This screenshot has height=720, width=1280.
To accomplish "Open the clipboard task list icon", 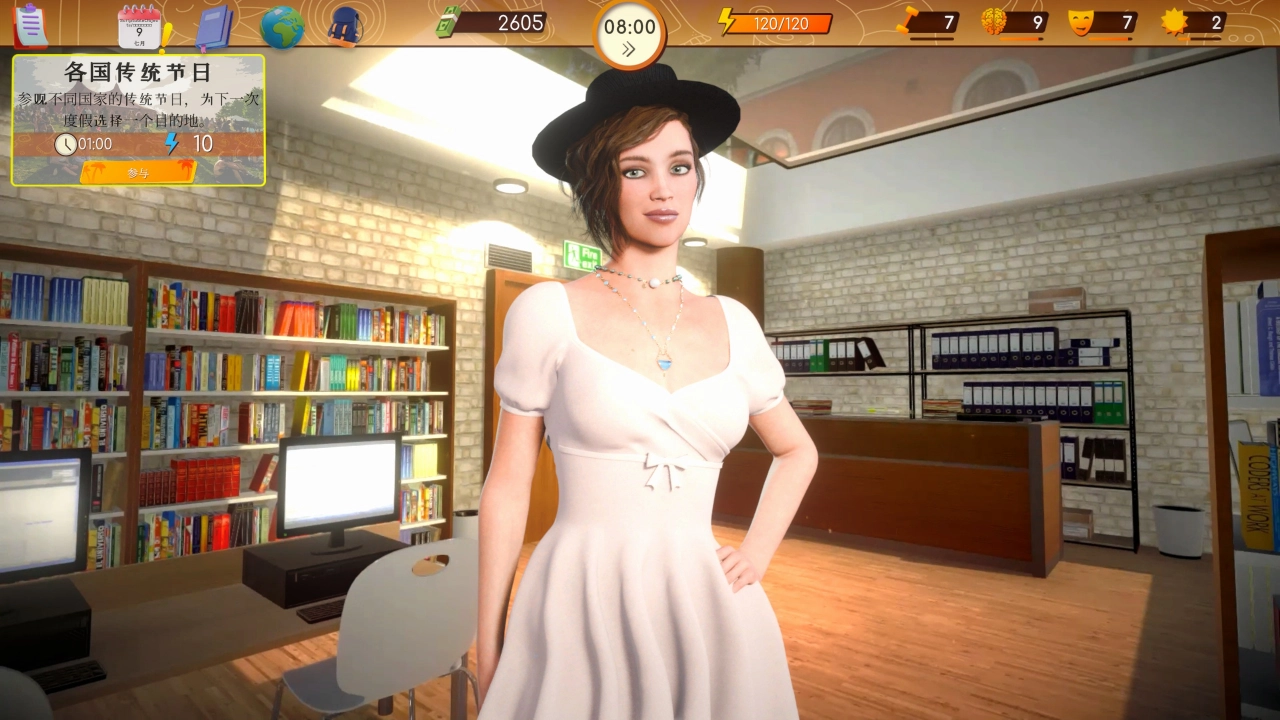I will click(30, 25).
